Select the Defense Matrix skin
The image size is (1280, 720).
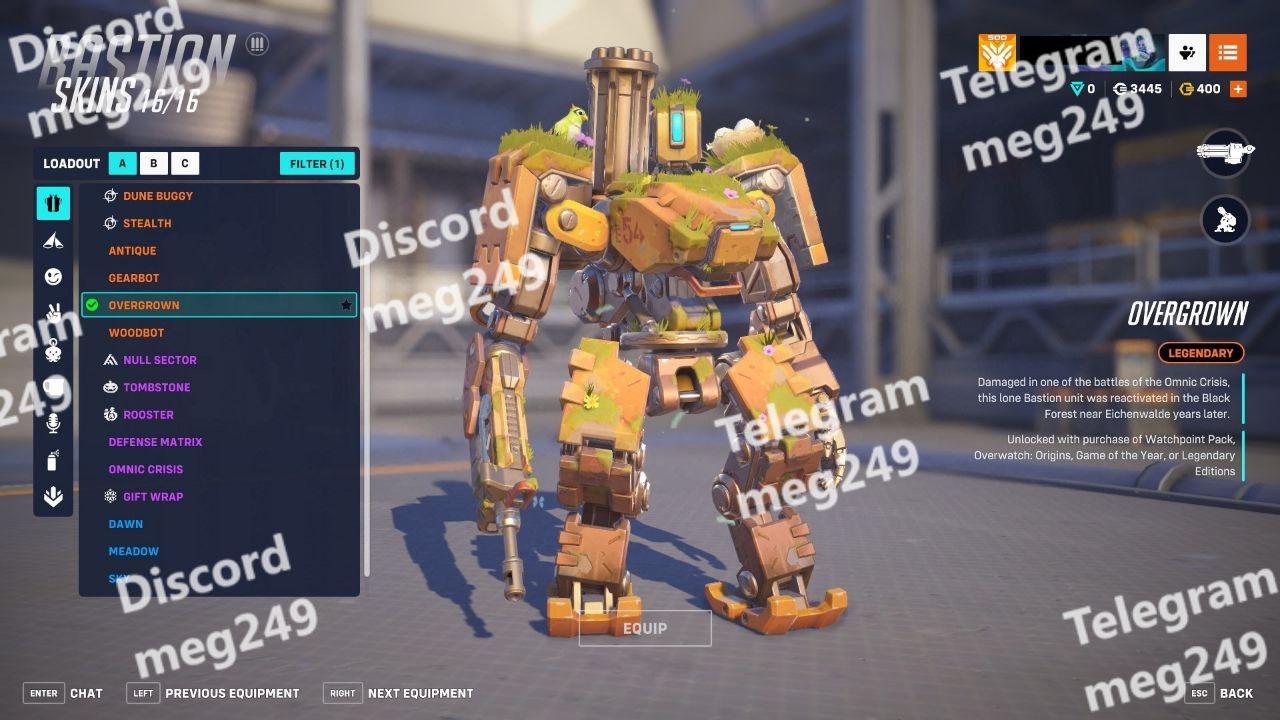coord(155,442)
